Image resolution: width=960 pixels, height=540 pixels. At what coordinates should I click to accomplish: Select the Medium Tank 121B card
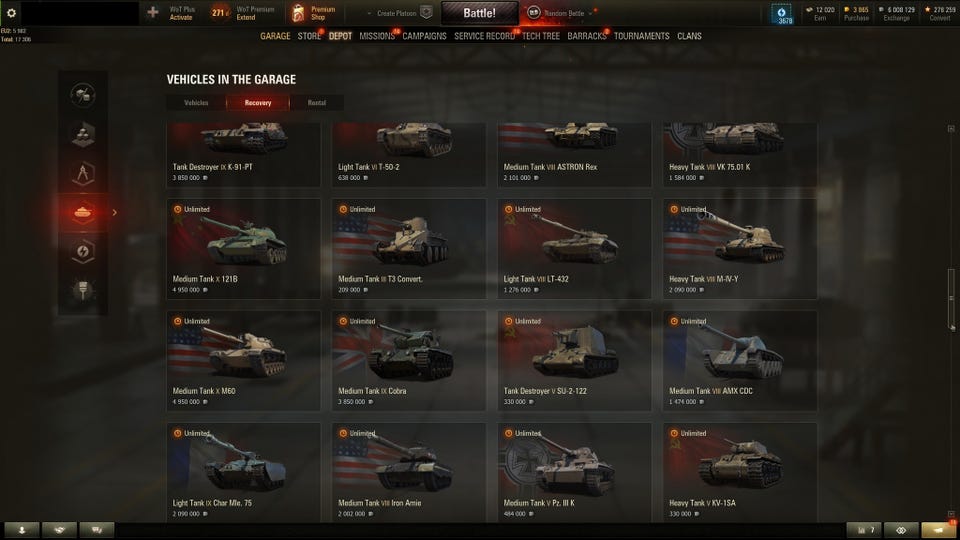[x=243, y=248]
